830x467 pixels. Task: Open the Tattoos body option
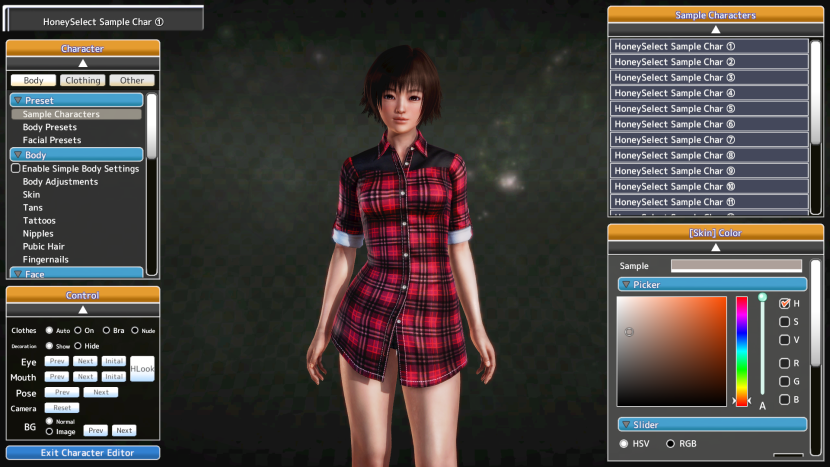coord(39,220)
